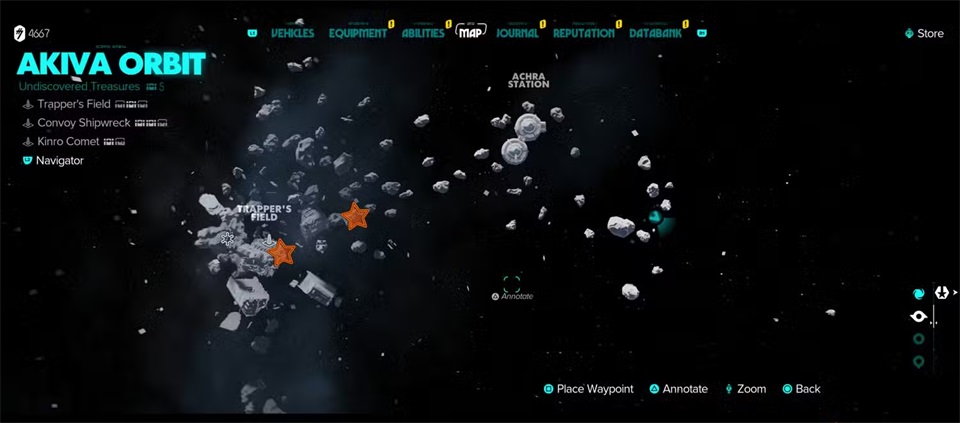Open the Navigator option

[59, 160]
